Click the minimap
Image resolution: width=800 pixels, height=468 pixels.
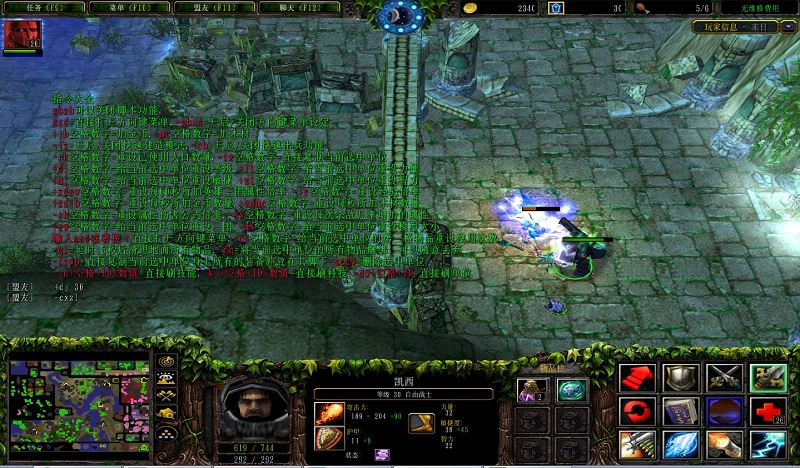(77, 405)
